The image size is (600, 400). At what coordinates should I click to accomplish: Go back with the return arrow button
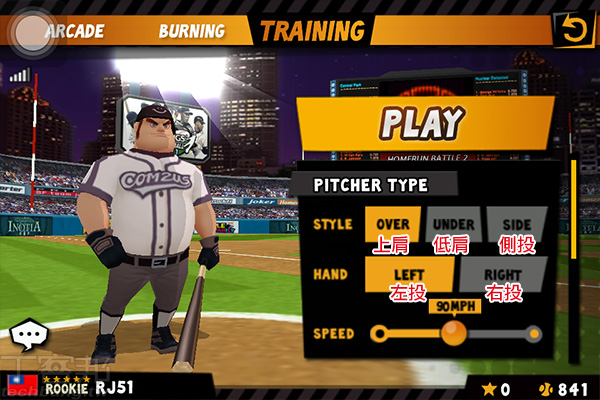click(573, 29)
